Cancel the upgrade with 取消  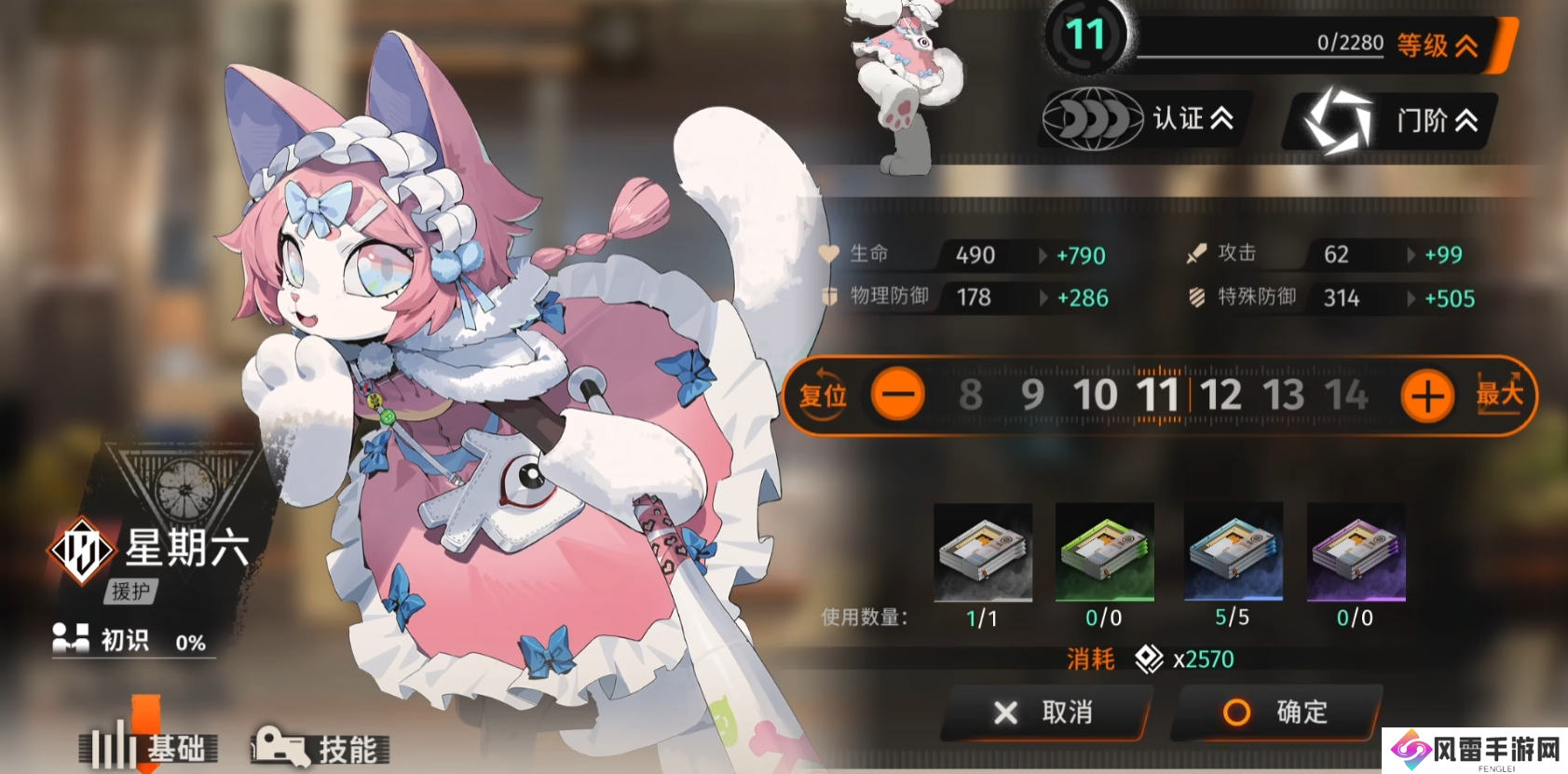(1045, 713)
